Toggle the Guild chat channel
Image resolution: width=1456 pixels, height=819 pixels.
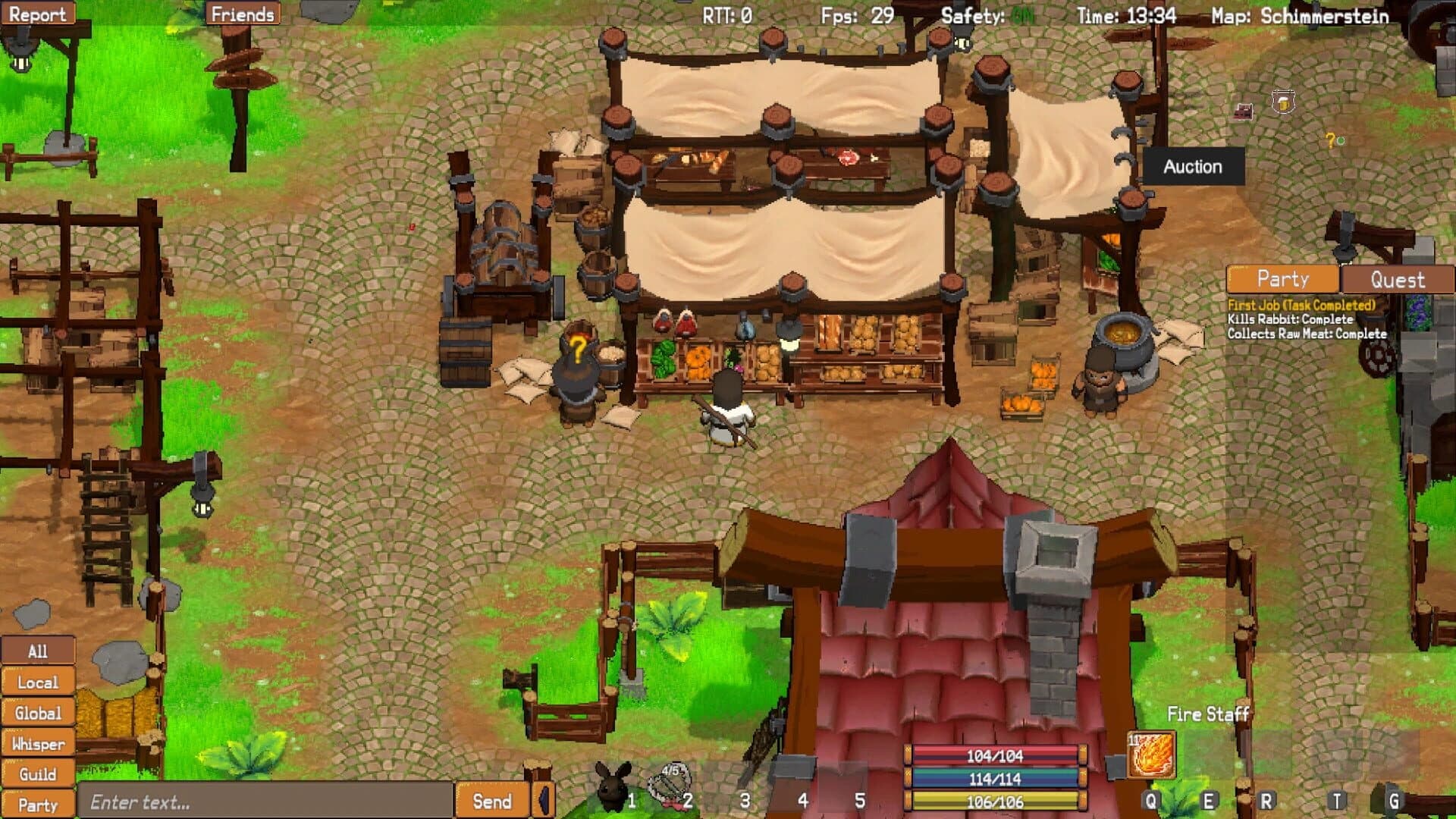38,773
